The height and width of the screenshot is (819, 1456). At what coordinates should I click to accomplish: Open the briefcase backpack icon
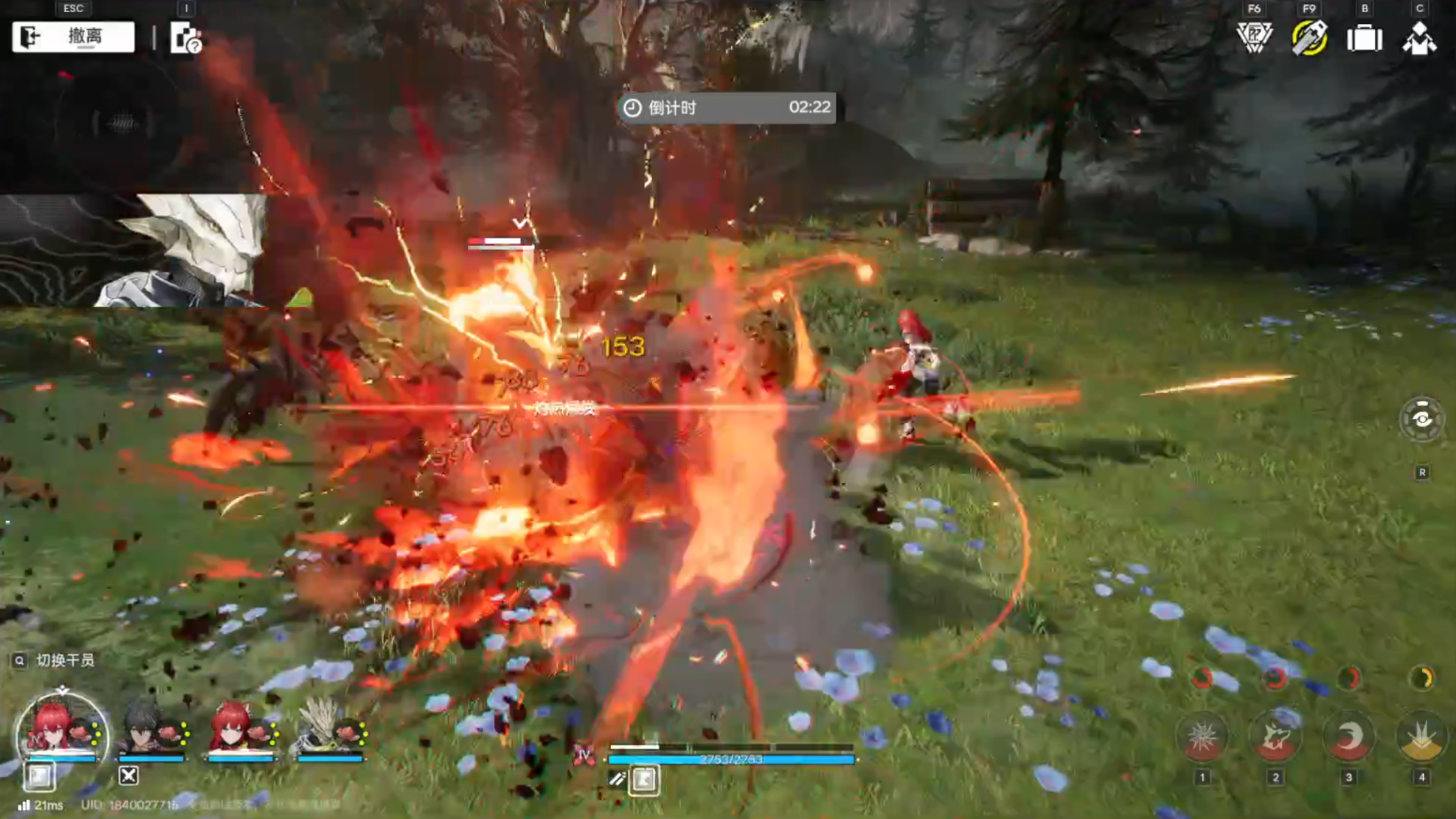tap(1364, 38)
